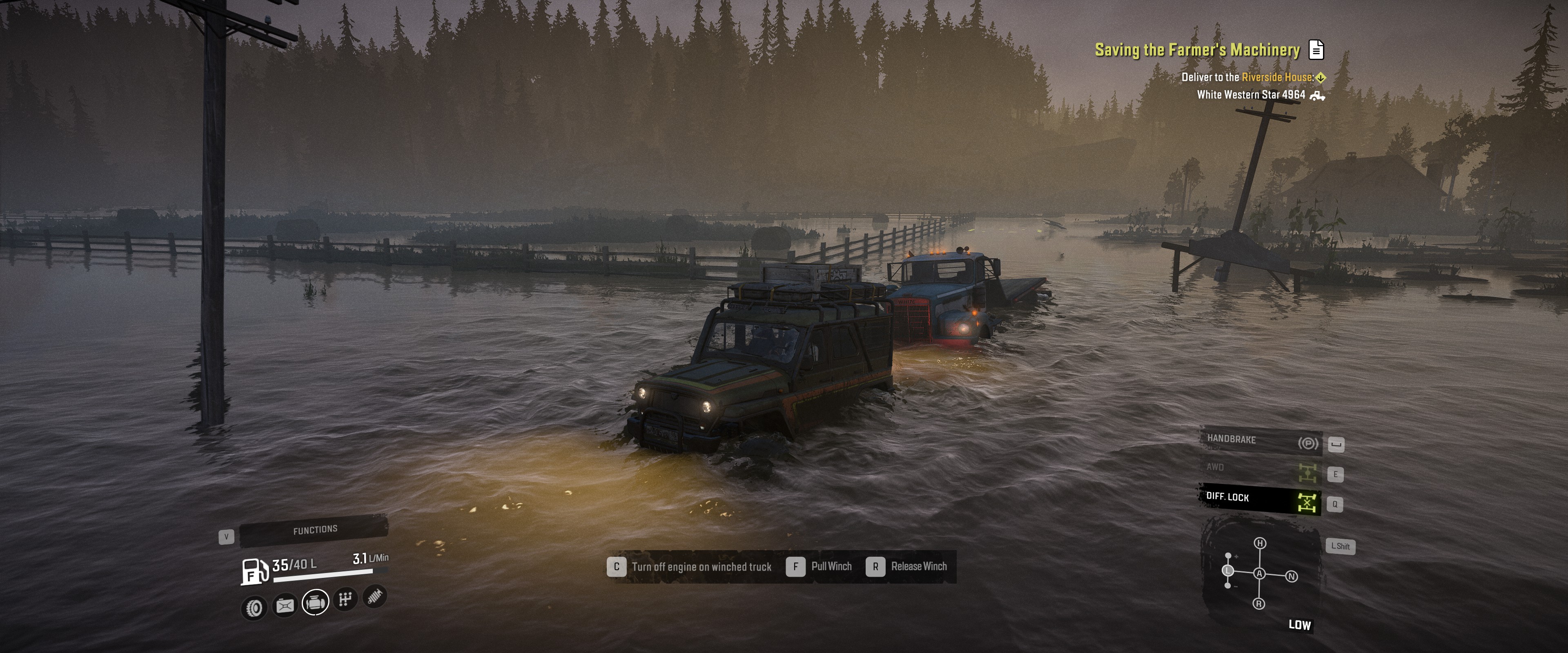Select the gearbox status icon

(x=345, y=600)
